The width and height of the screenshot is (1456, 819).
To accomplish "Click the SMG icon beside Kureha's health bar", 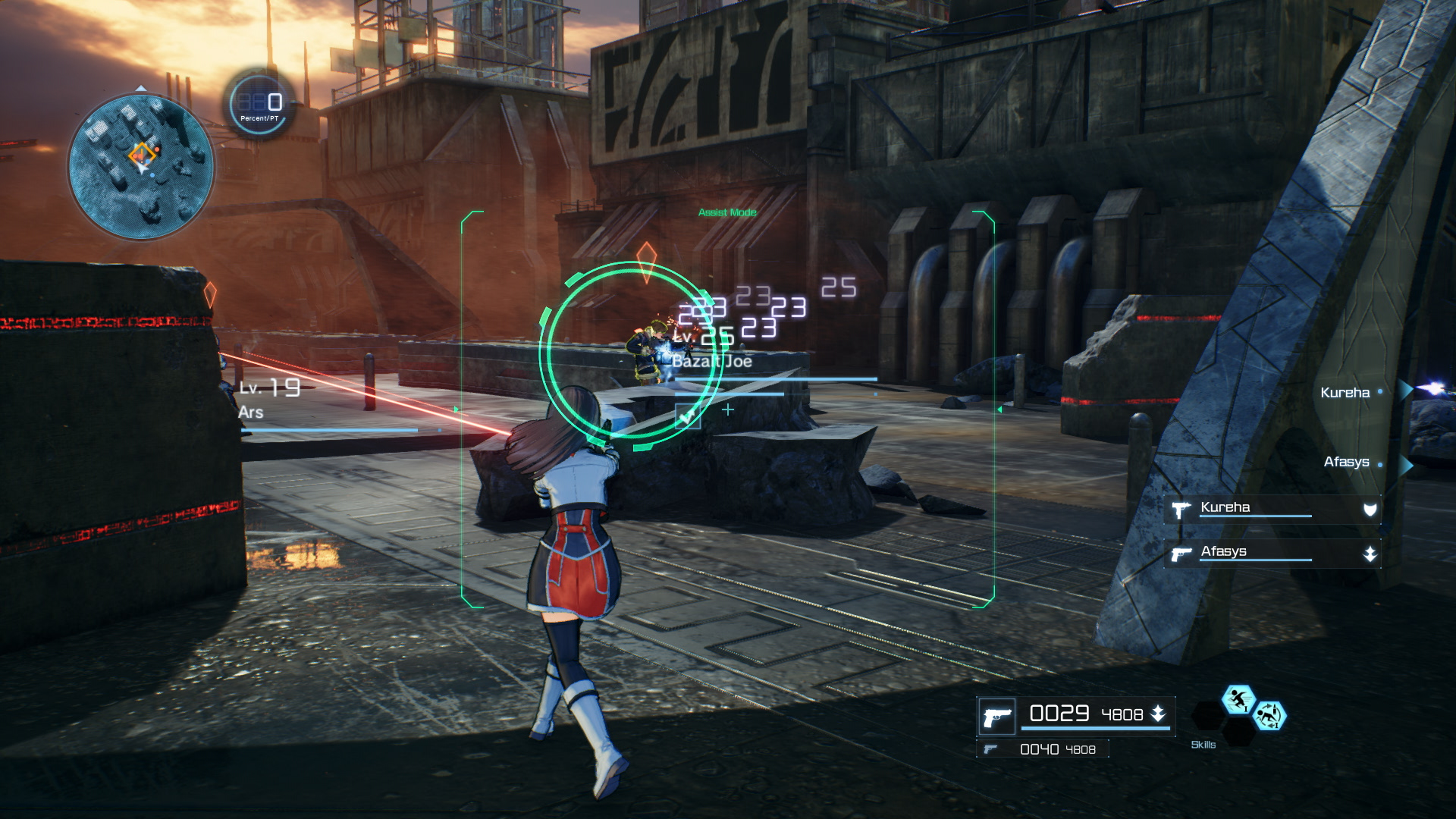I will [1181, 509].
